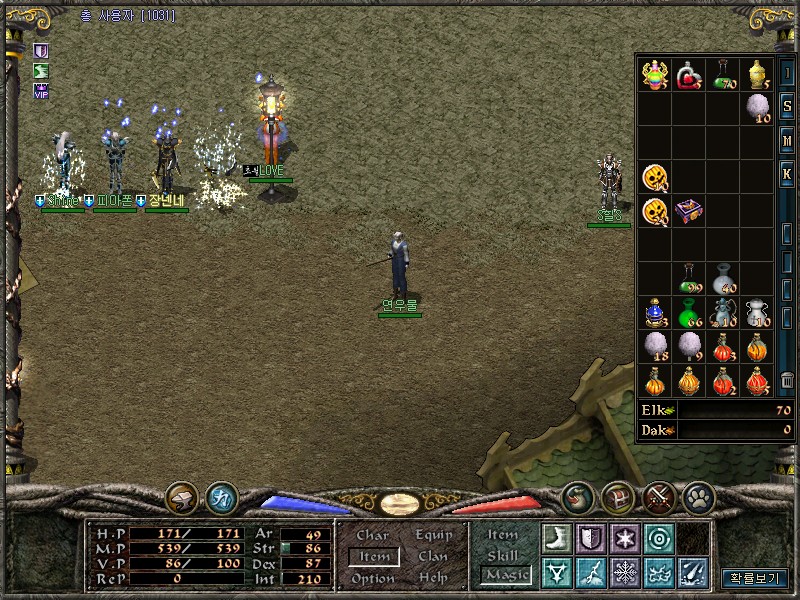Screen dimensions: 800x600
Task: Open the Equip panel
Action: click(x=434, y=535)
